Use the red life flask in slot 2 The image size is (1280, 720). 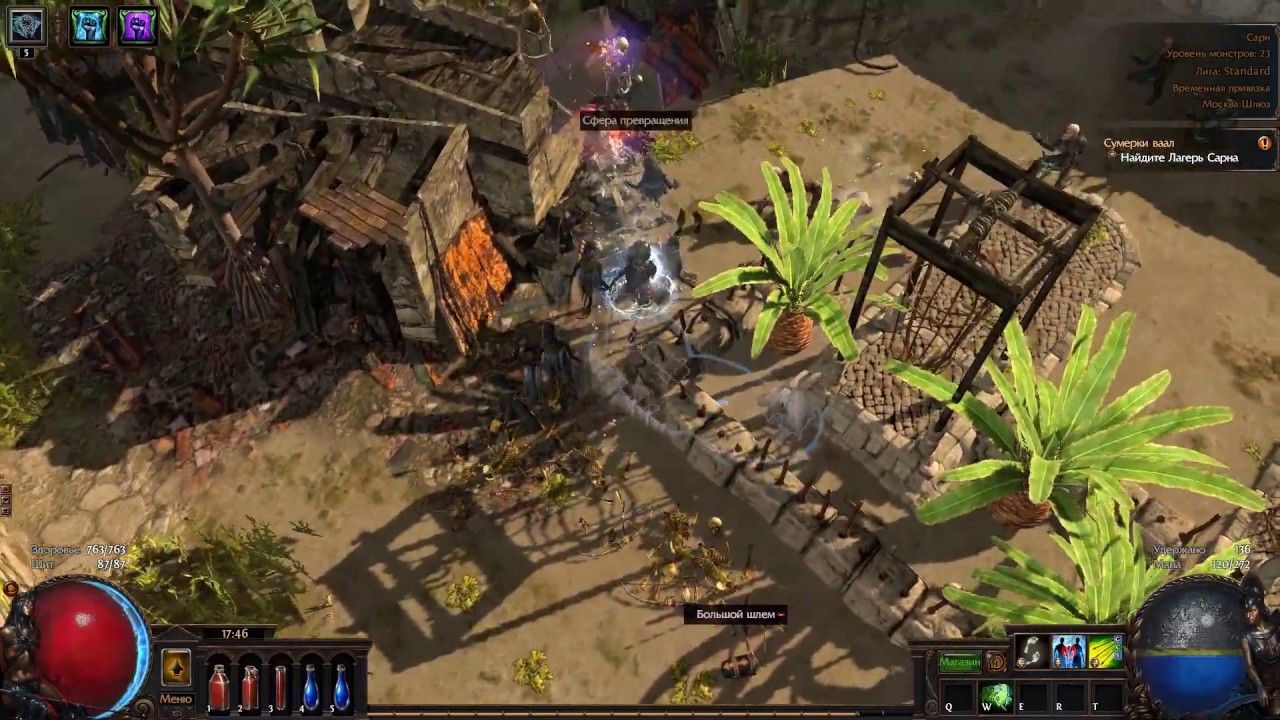tap(250, 687)
